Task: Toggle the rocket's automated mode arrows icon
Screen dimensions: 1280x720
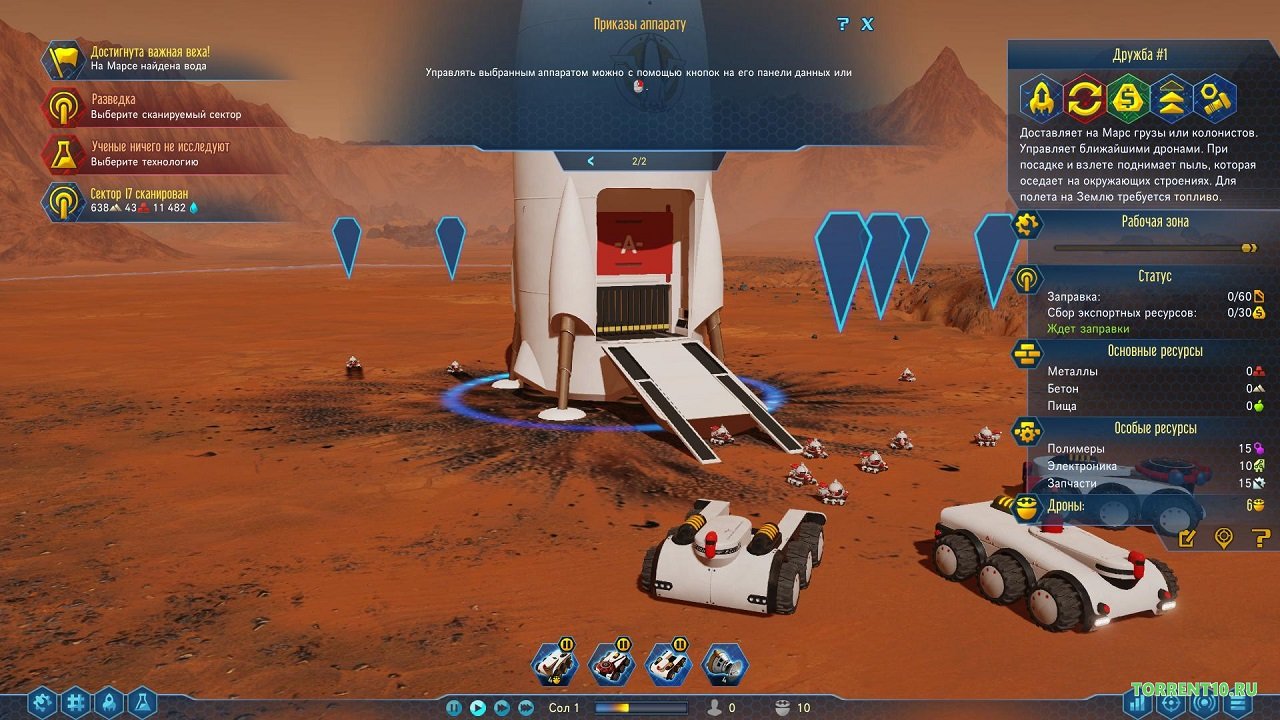Action: pyautogui.click(x=1084, y=99)
